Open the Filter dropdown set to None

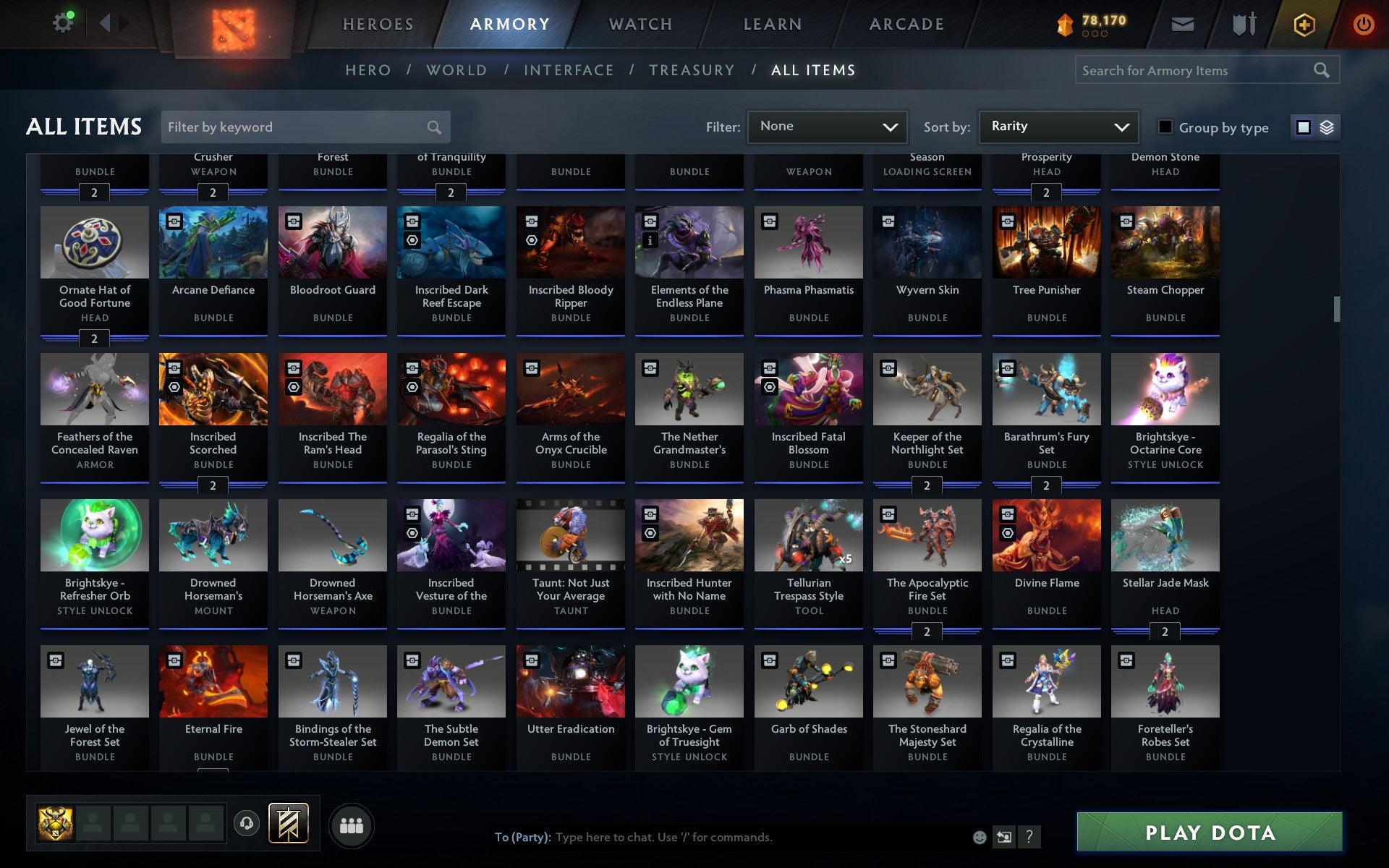coord(827,127)
